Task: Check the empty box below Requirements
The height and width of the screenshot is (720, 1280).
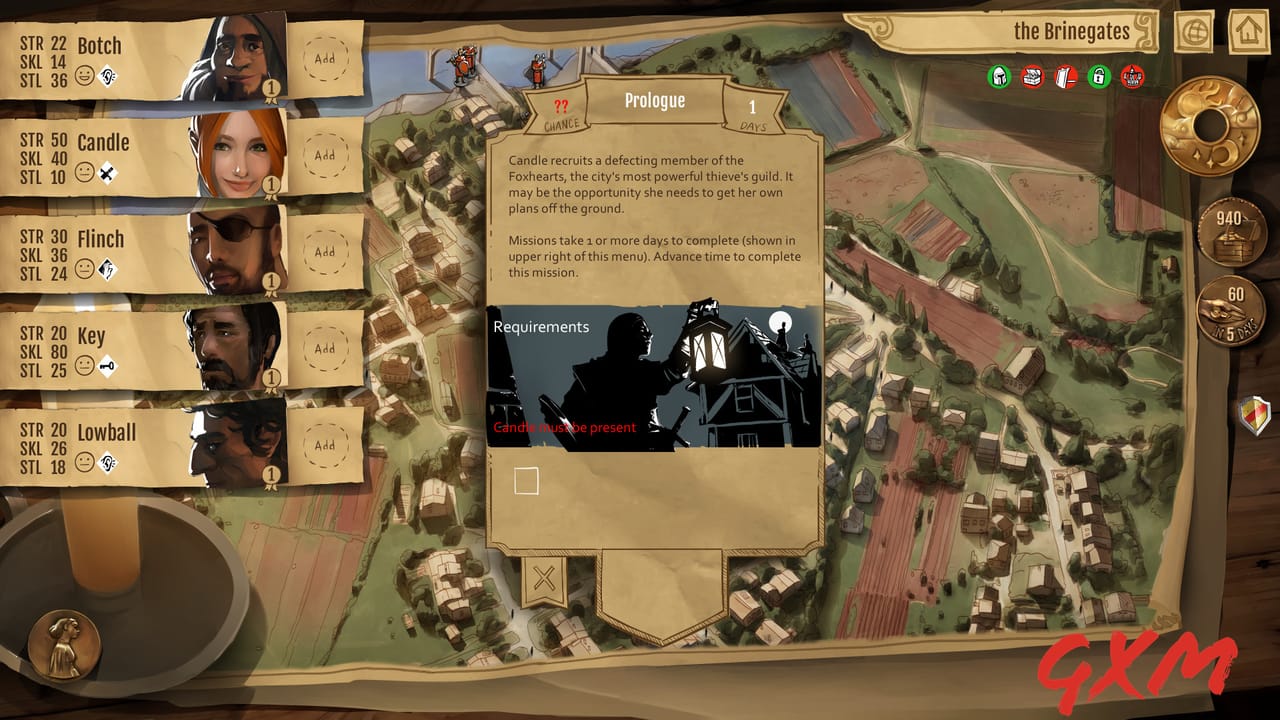Action: [x=526, y=481]
